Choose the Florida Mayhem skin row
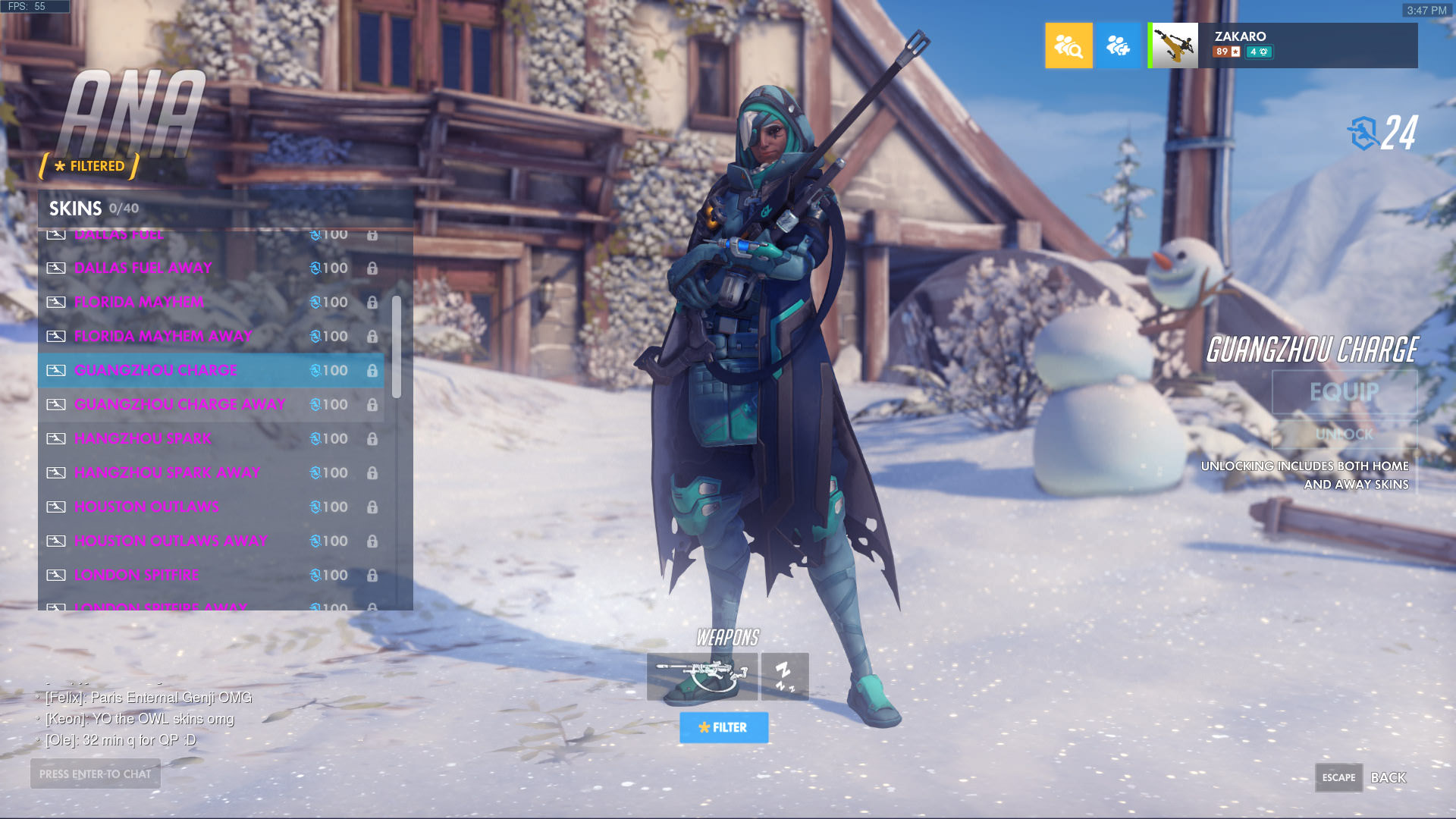The height and width of the screenshot is (819, 1456). click(x=211, y=302)
